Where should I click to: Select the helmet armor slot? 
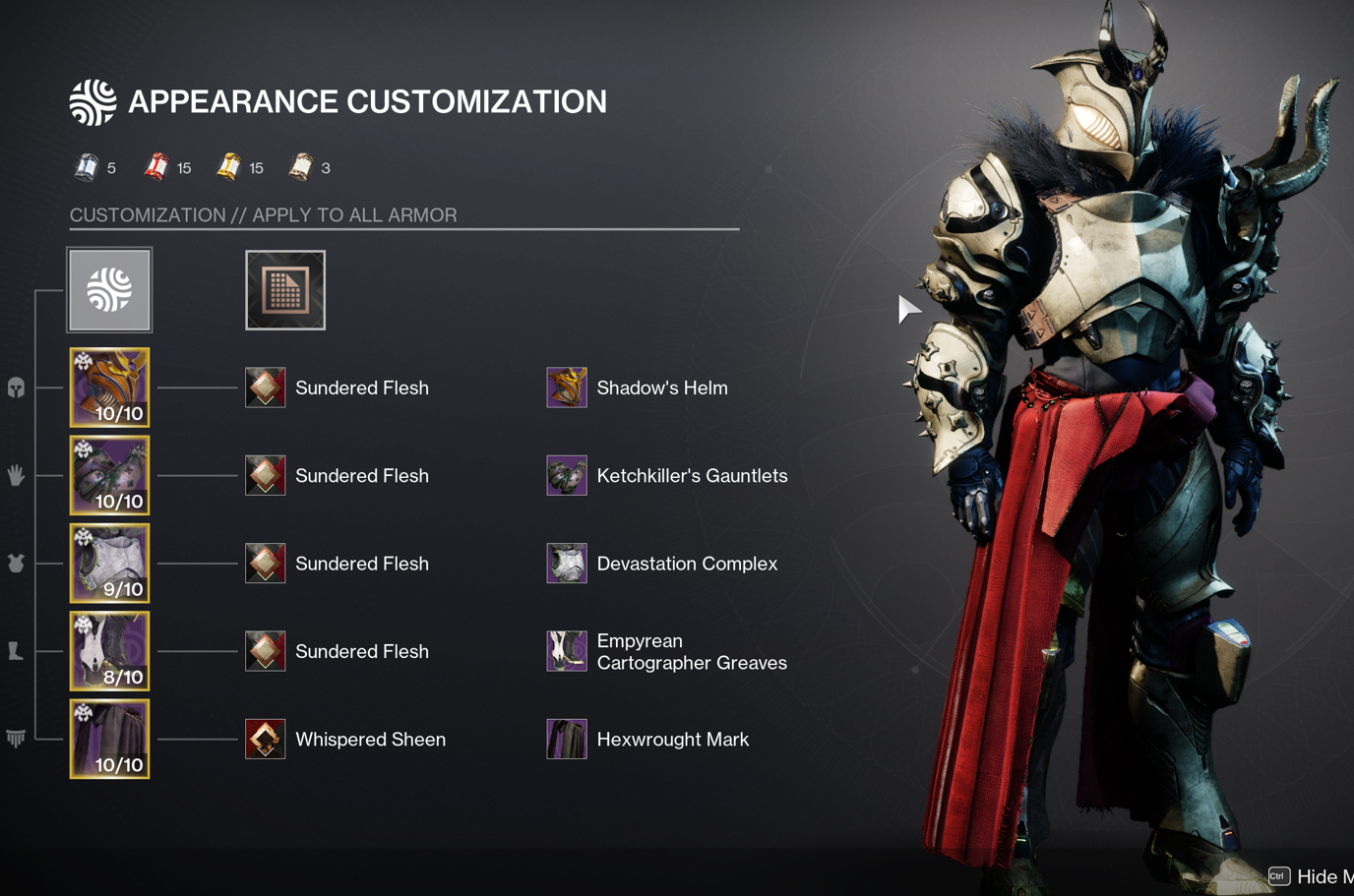109,388
